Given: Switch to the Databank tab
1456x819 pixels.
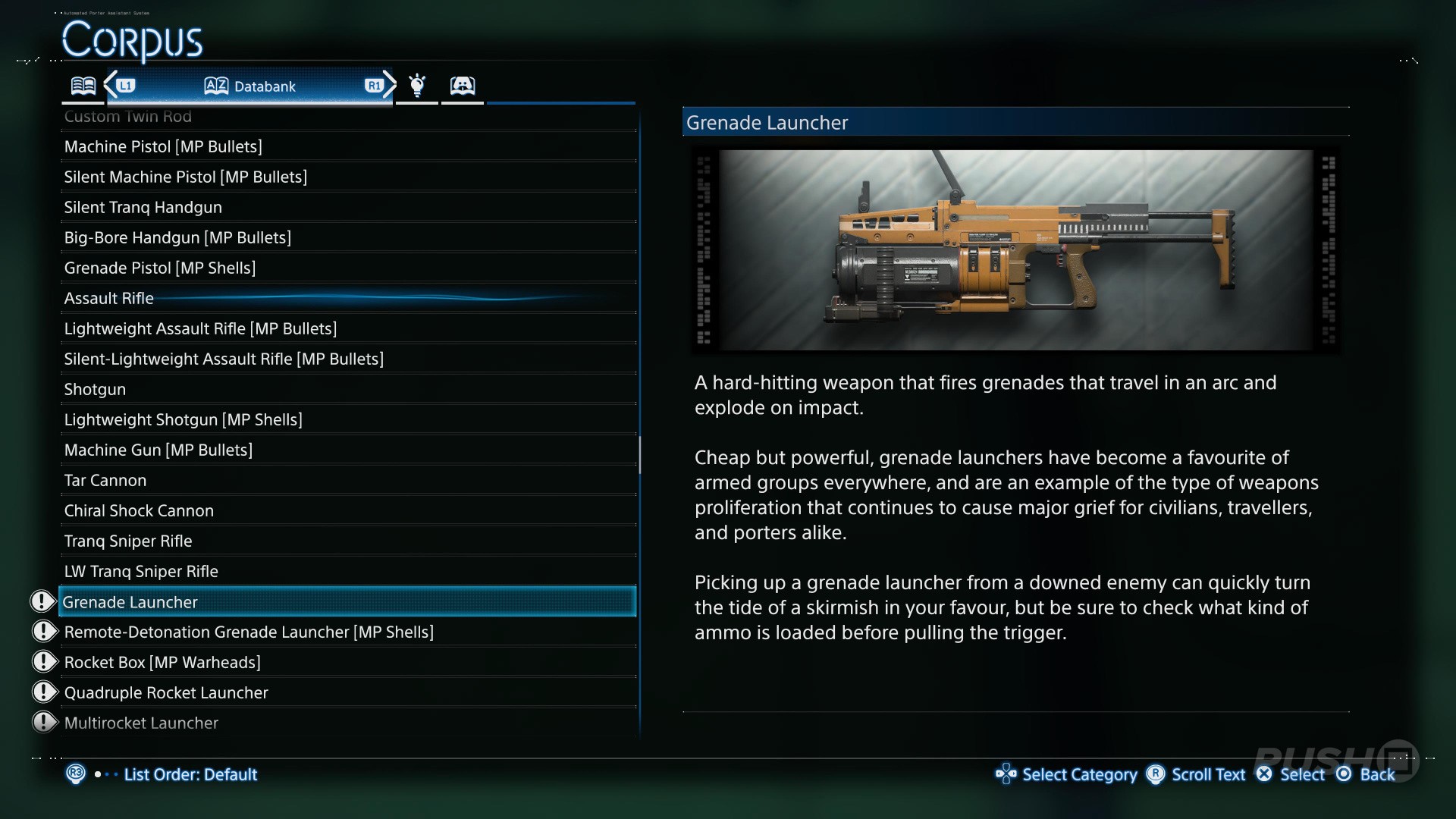Looking at the screenshot, I should pos(250,86).
